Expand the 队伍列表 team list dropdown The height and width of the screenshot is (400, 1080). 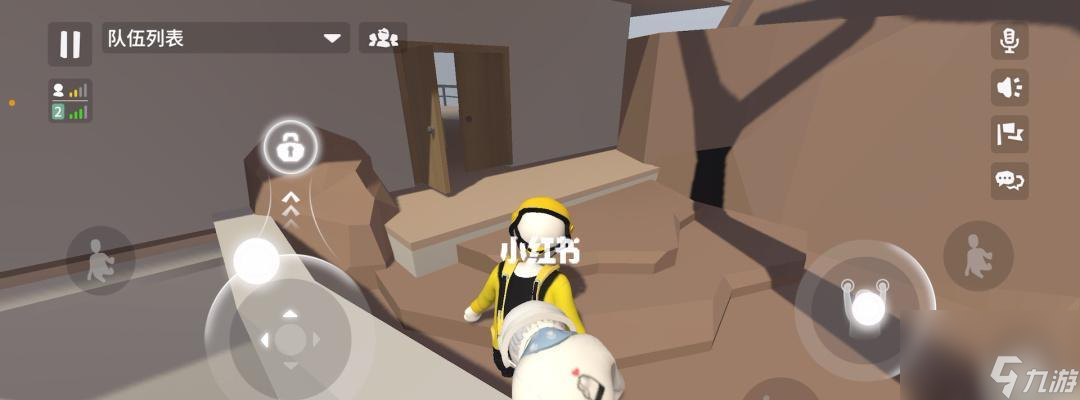coord(332,39)
